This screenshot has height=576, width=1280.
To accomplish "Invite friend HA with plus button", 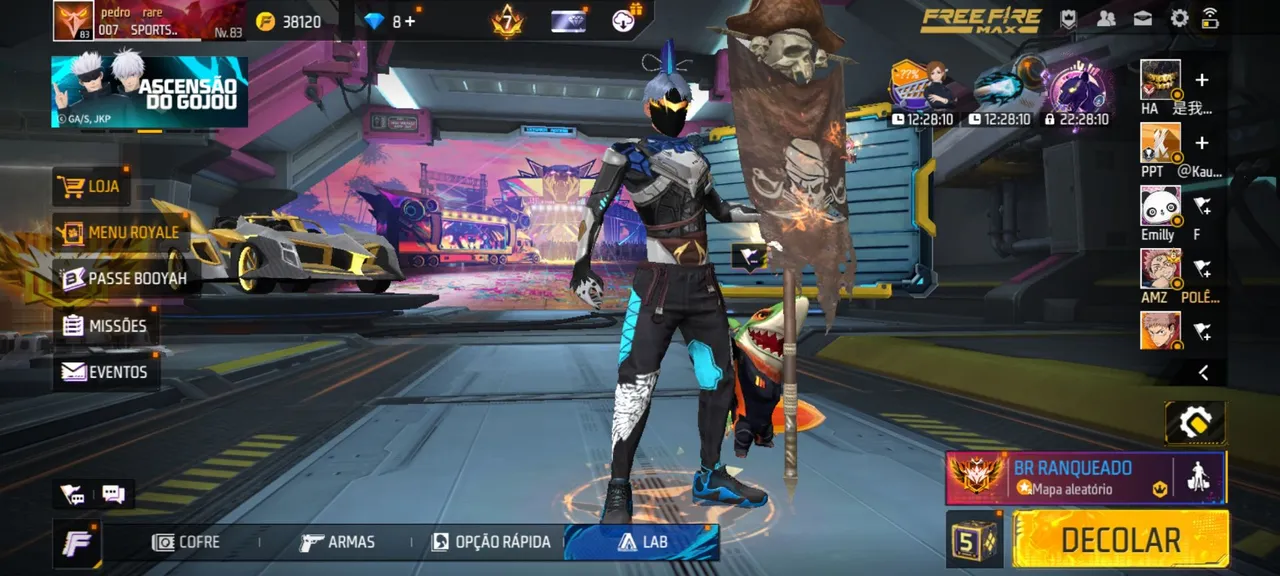I will (1202, 80).
